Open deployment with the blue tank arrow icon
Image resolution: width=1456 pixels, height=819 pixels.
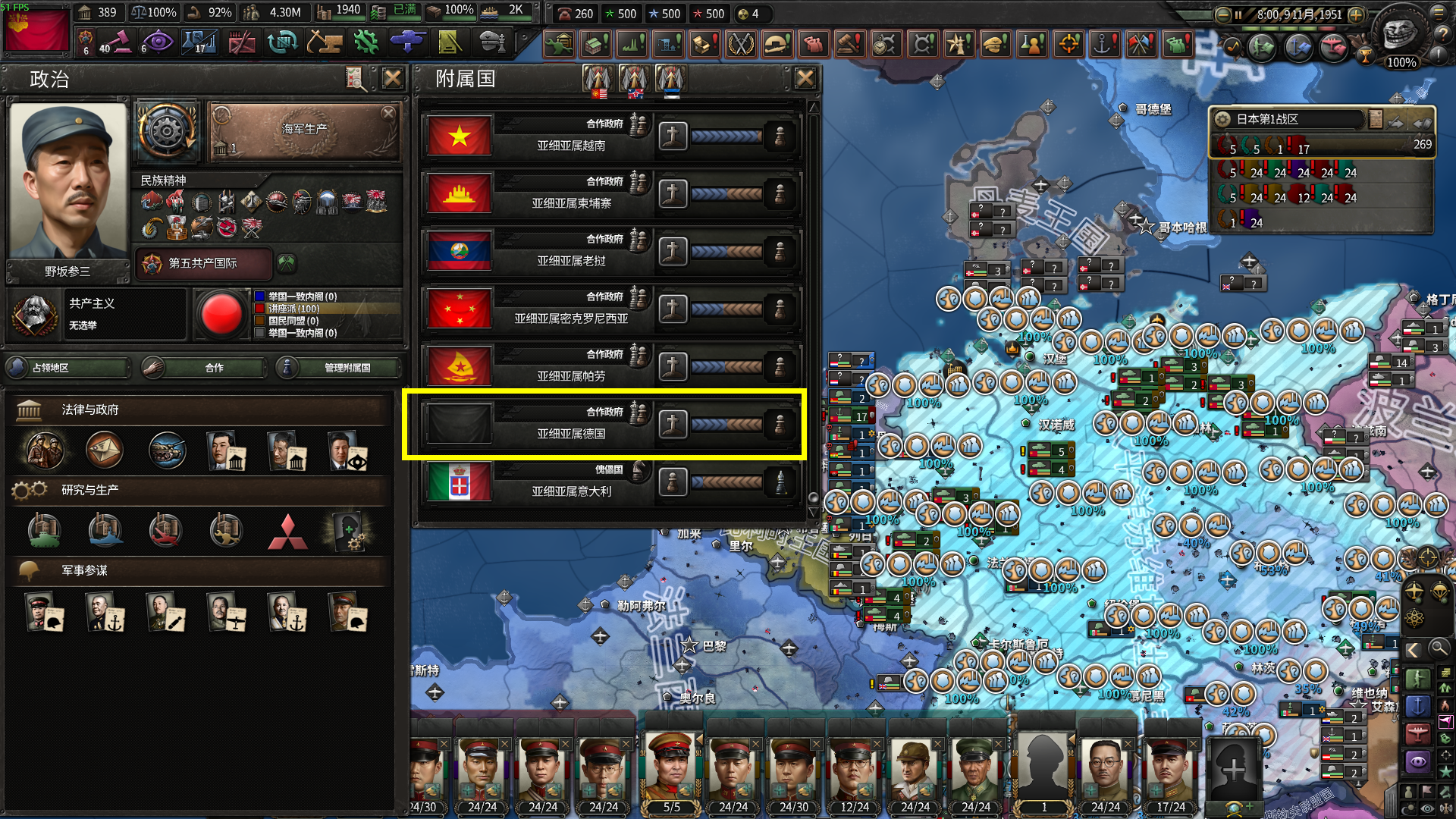click(407, 42)
